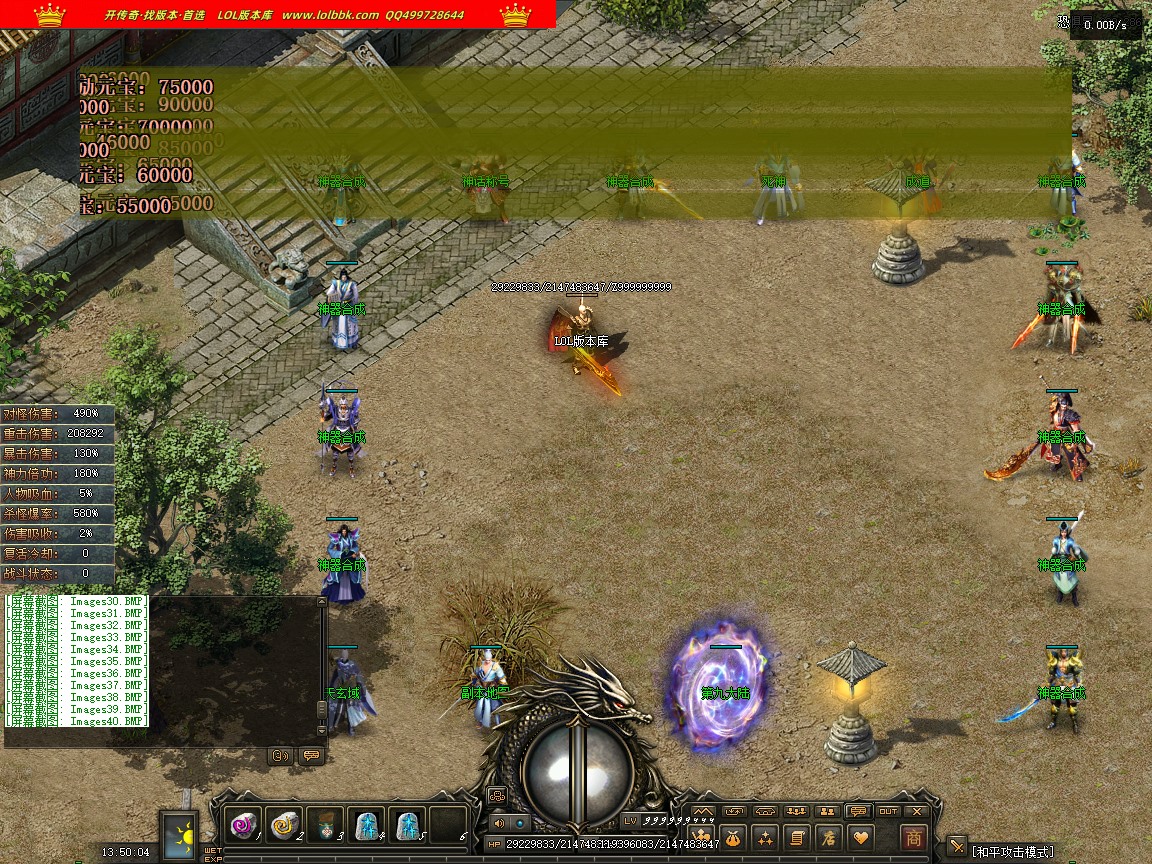Open the skills sparkle icon
The width and height of the screenshot is (1152, 864).
point(765,838)
